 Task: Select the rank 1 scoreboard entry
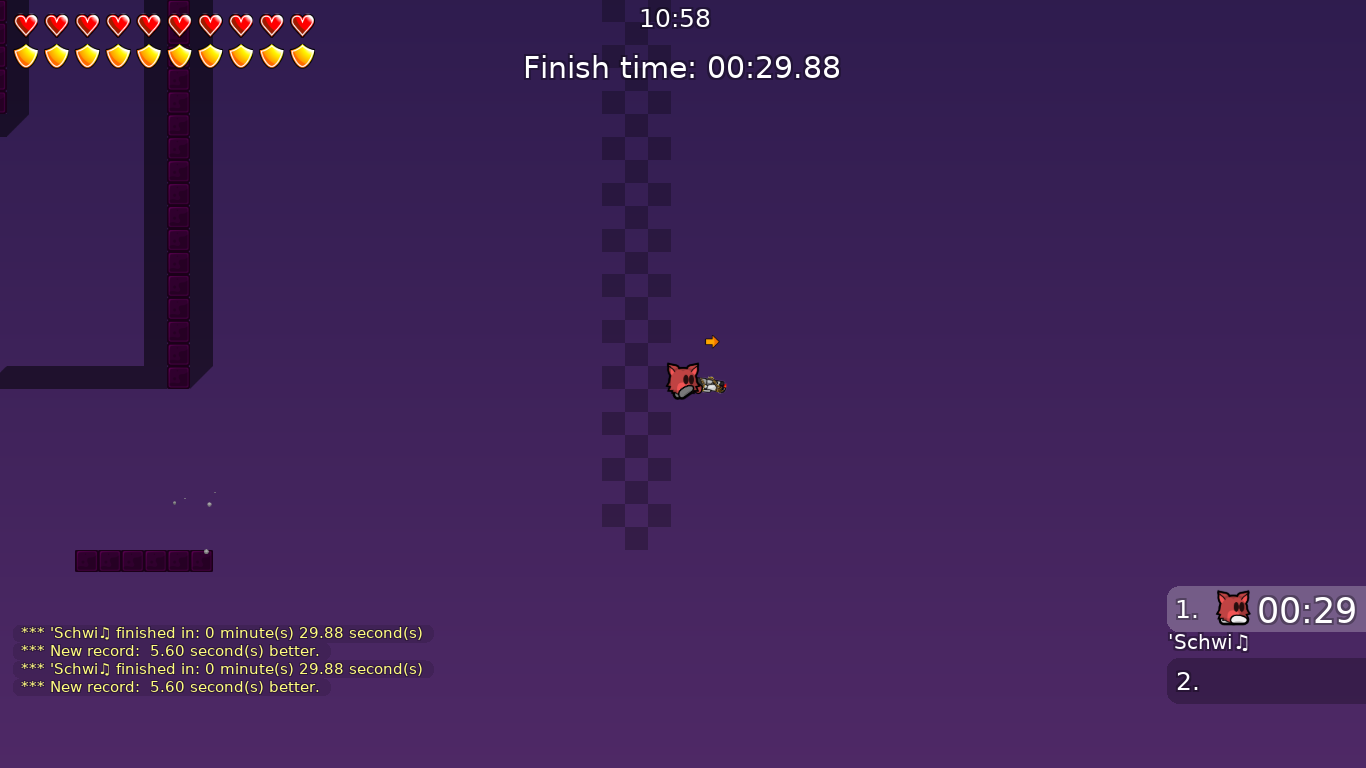coord(1265,610)
